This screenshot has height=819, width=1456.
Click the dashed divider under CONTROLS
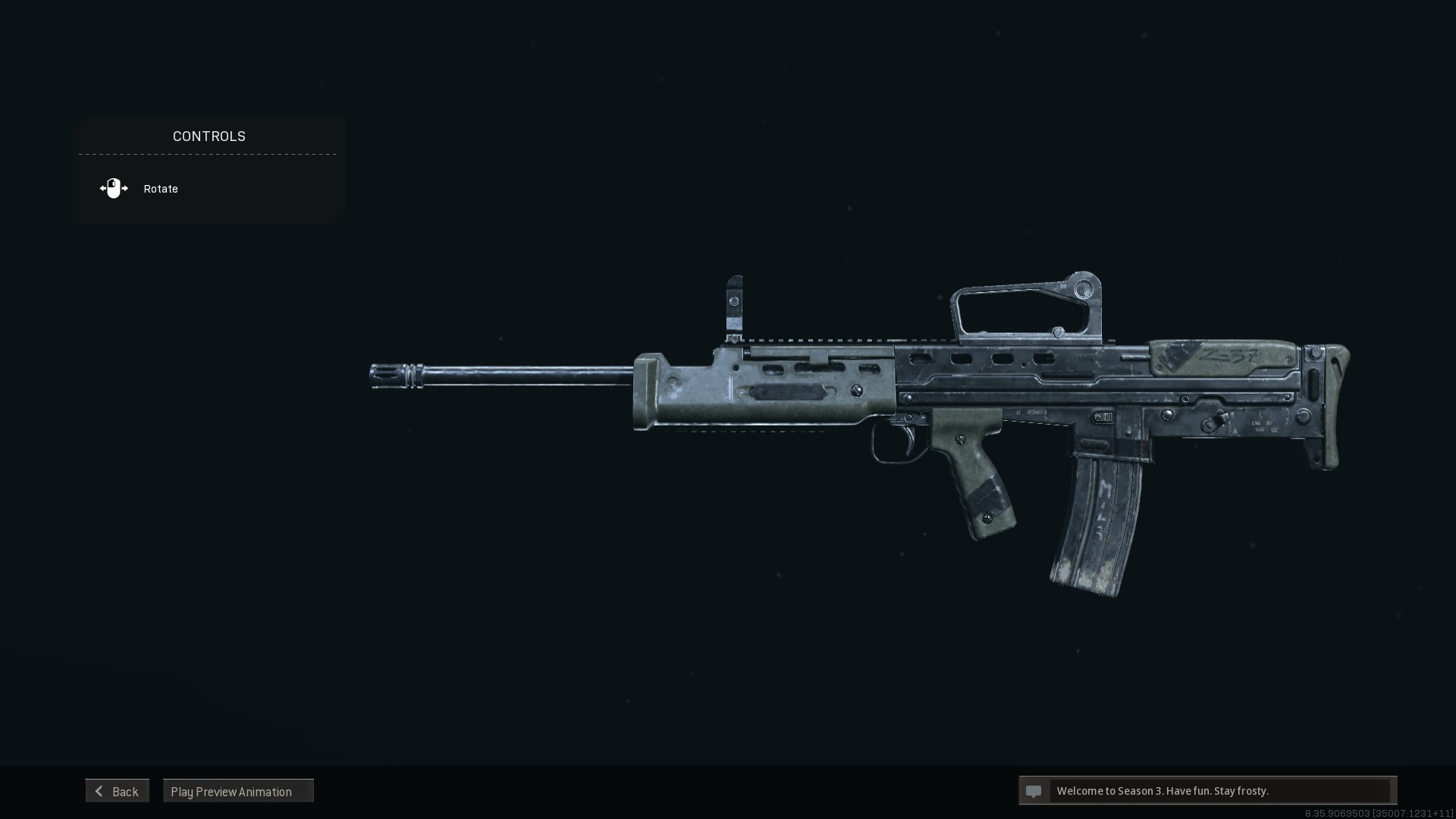[207, 155]
